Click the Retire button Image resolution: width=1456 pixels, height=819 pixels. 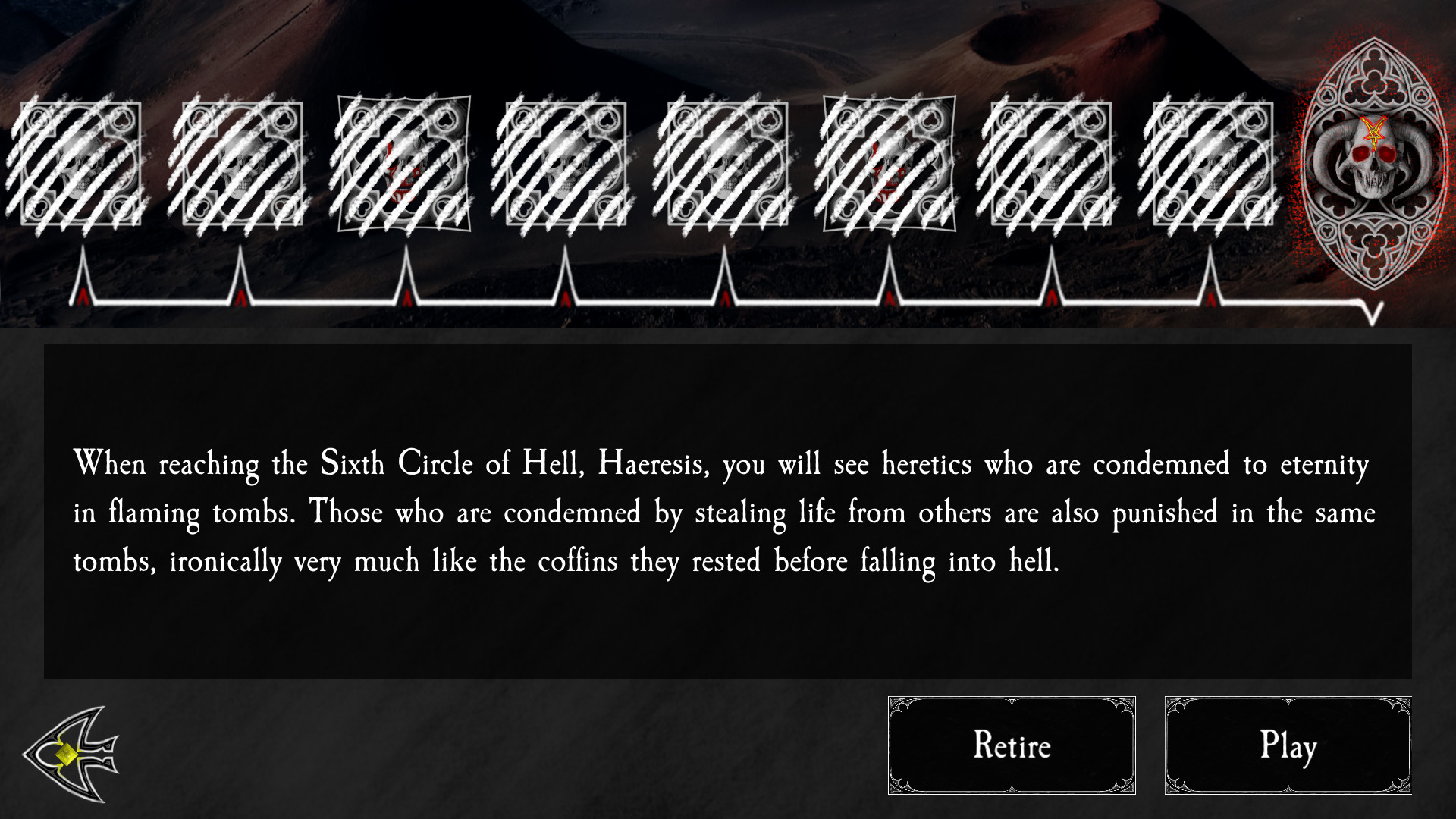tap(1012, 745)
